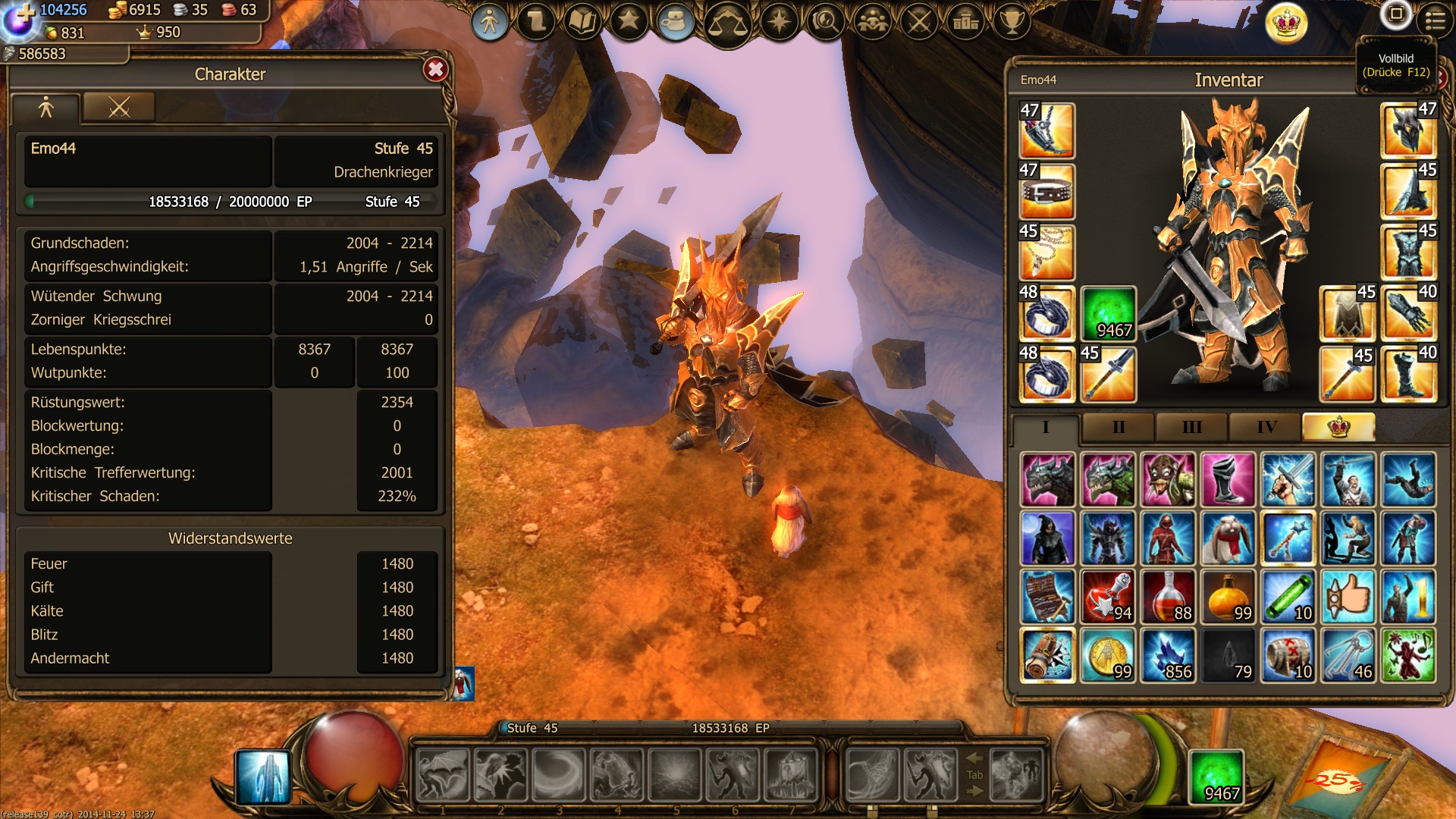Select the white rabbit pet item
This screenshot has height=819, width=1456.
1228,538
